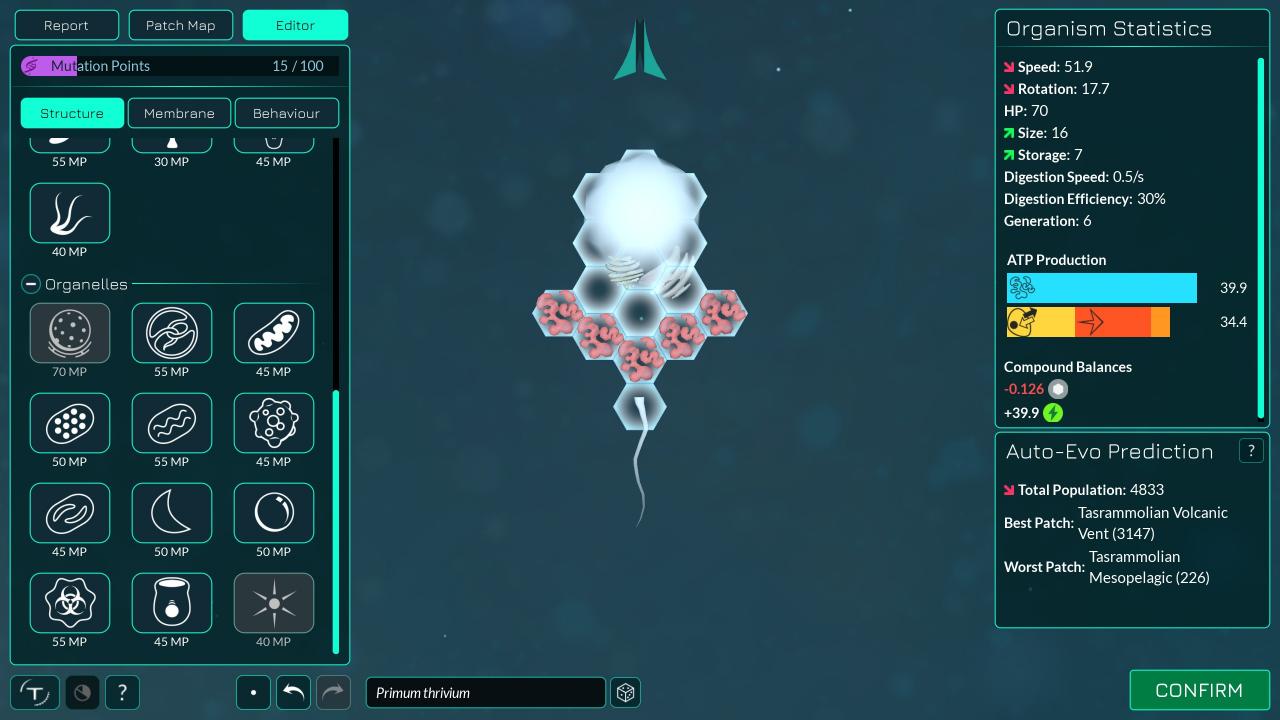The height and width of the screenshot is (720, 1280).
Task: Toggle the symmetry dot button
Action: 254,692
